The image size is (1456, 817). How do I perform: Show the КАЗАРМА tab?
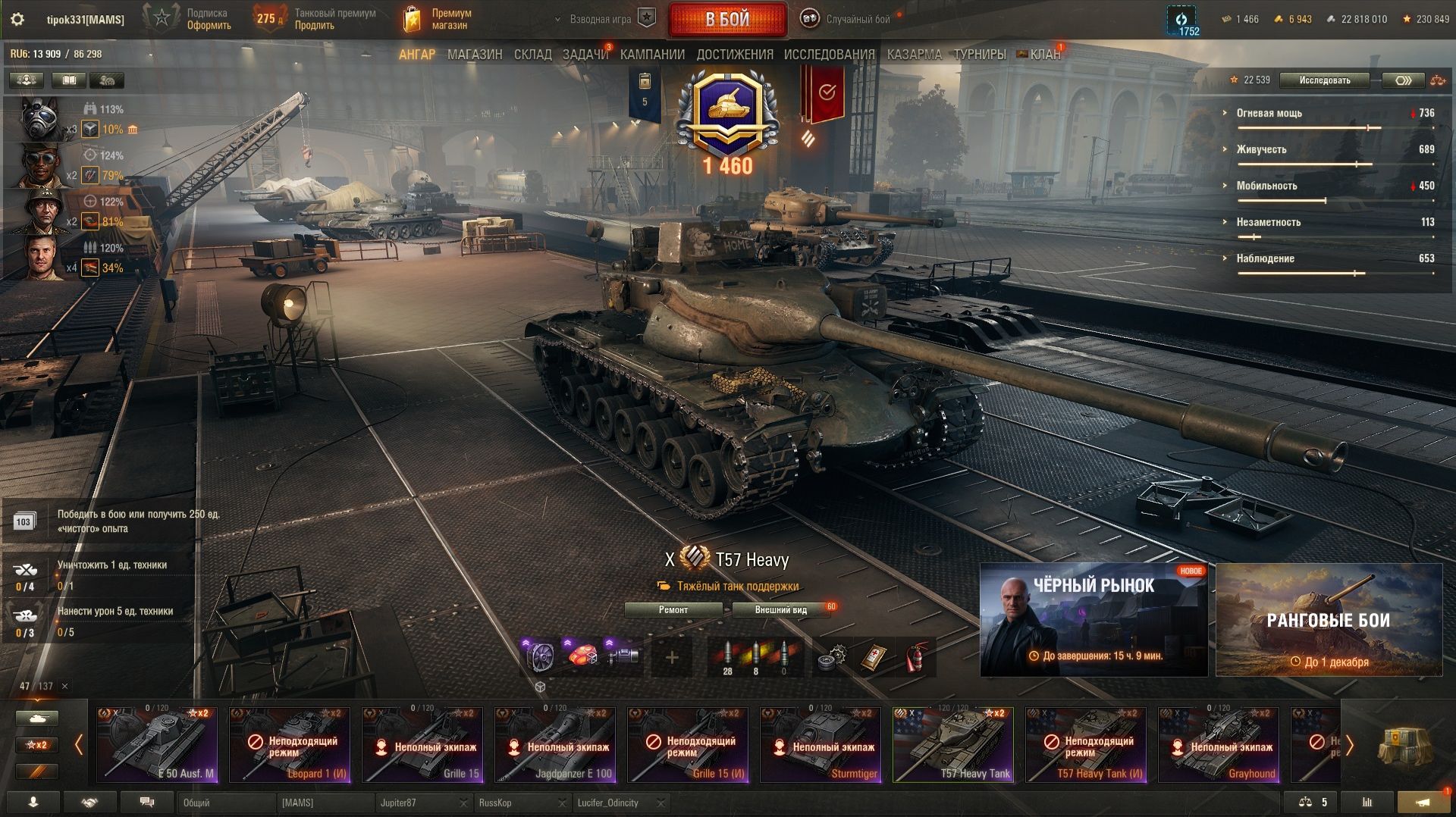[914, 55]
